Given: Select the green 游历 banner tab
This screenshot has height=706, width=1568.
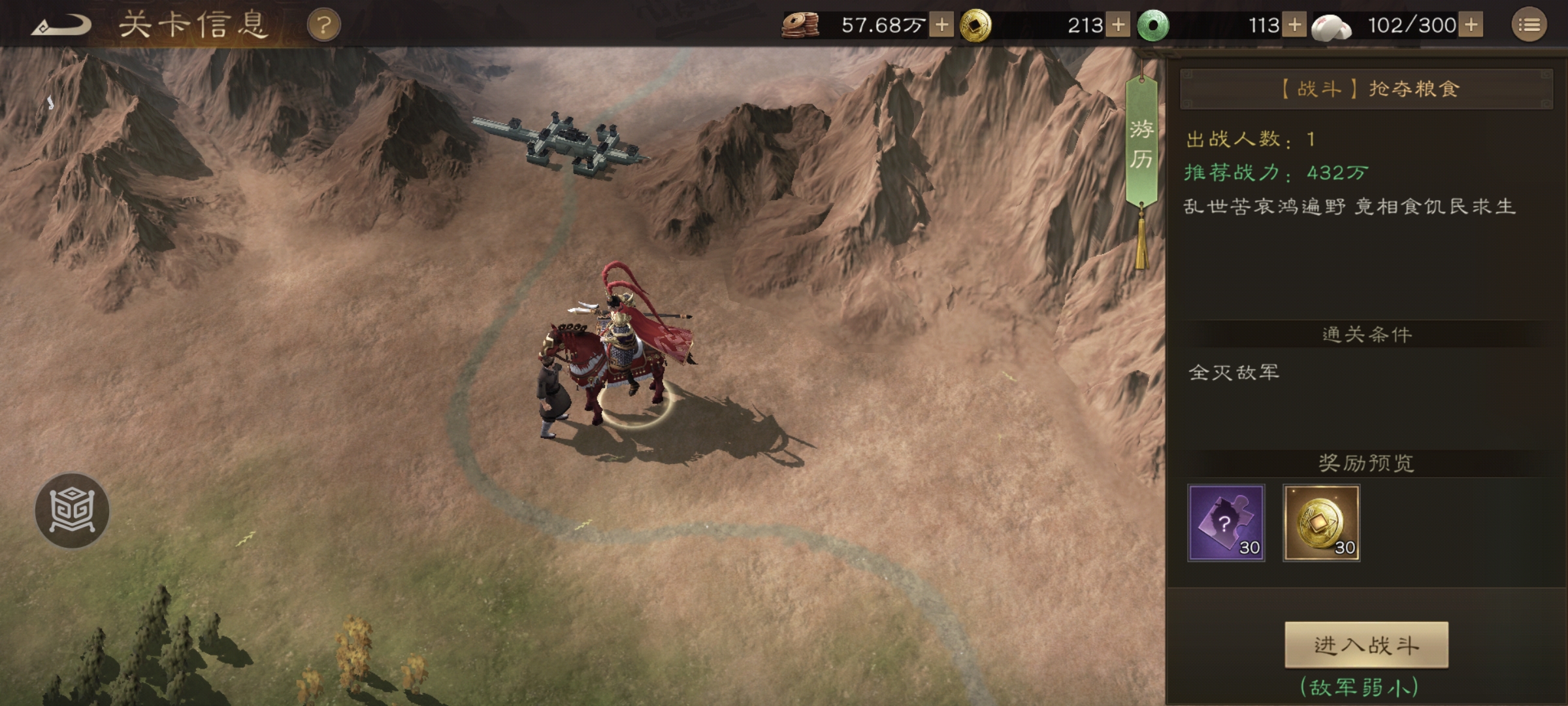Looking at the screenshot, I should (1141, 143).
